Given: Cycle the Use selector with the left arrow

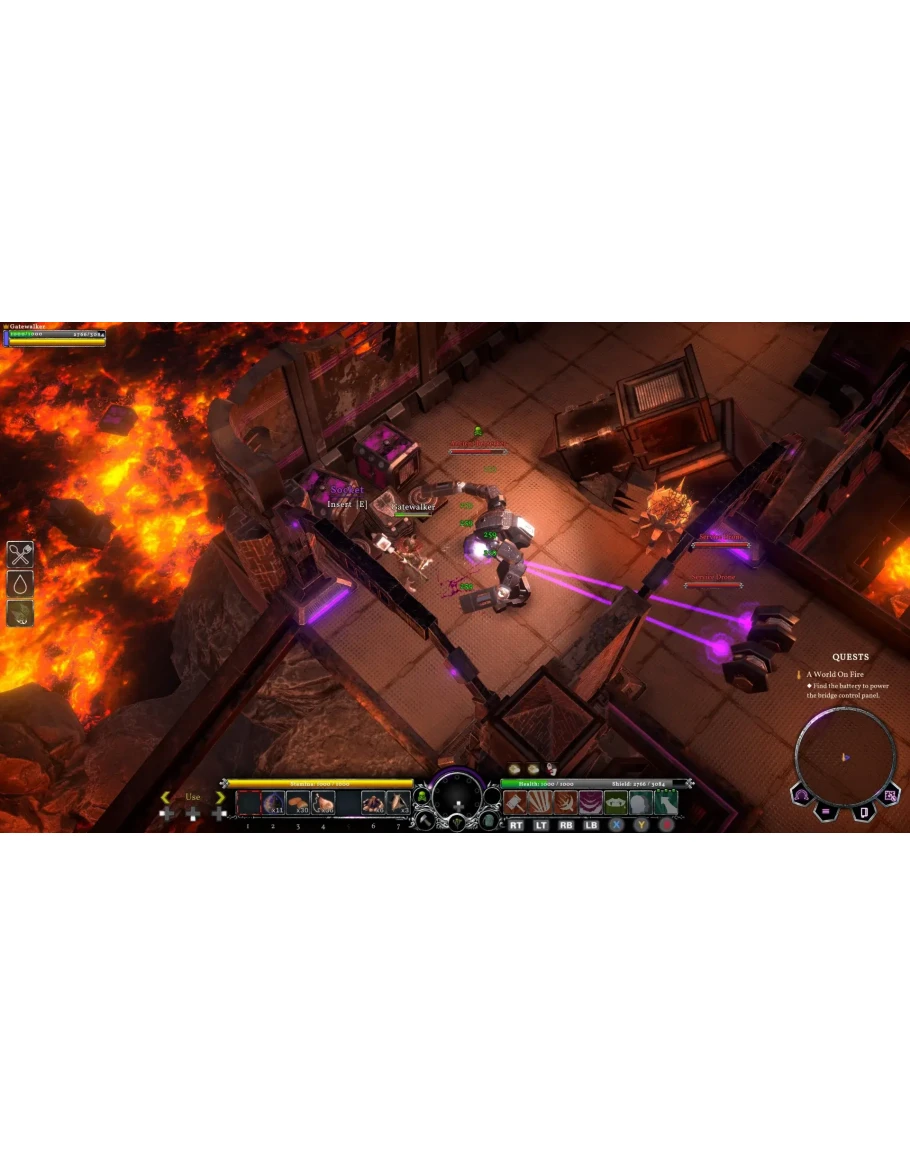Looking at the screenshot, I should click(166, 797).
